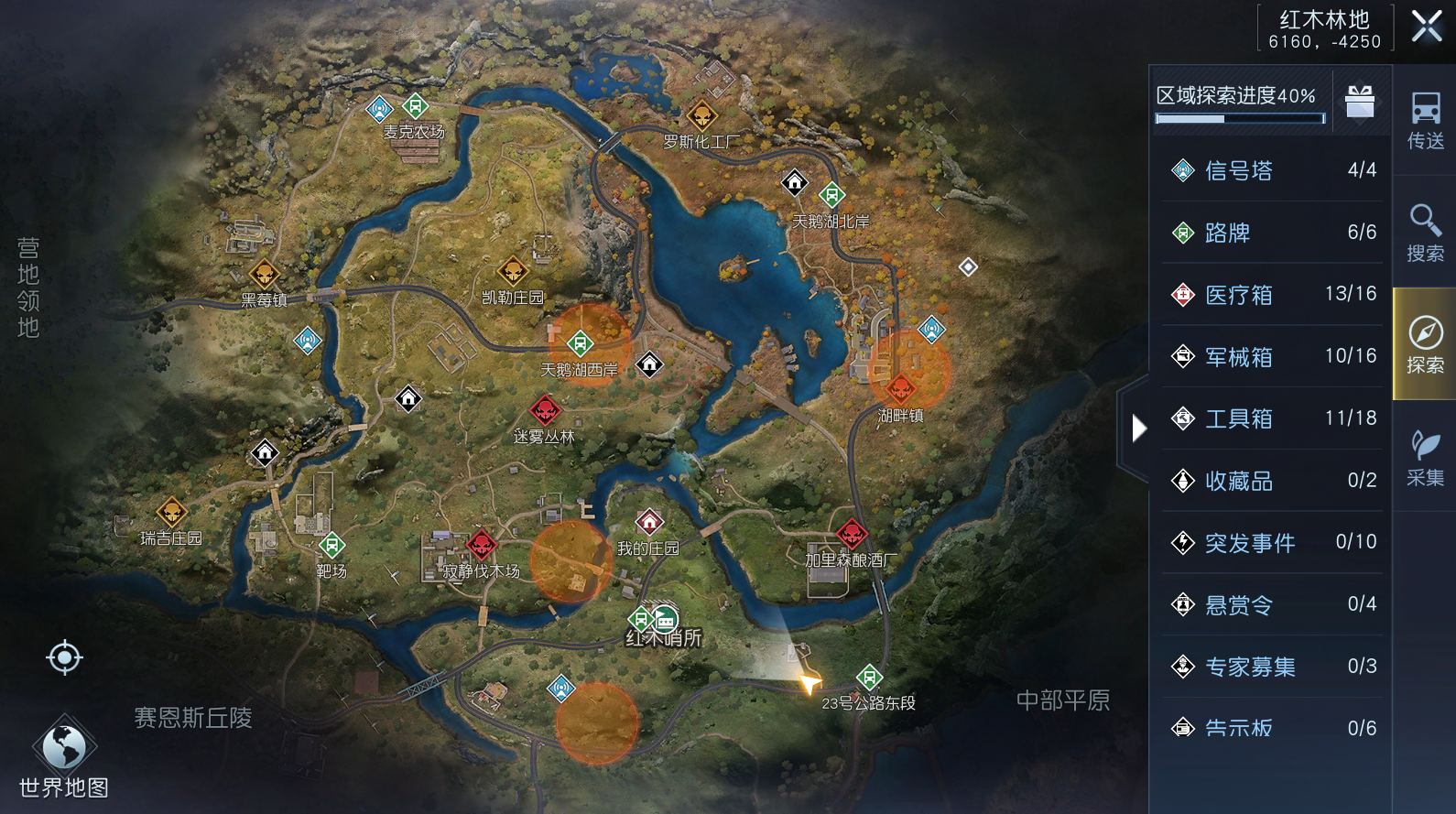This screenshot has width=1456, height=814.
Task: Click the crosshair locate icon on the left
Action: point(63,657)
